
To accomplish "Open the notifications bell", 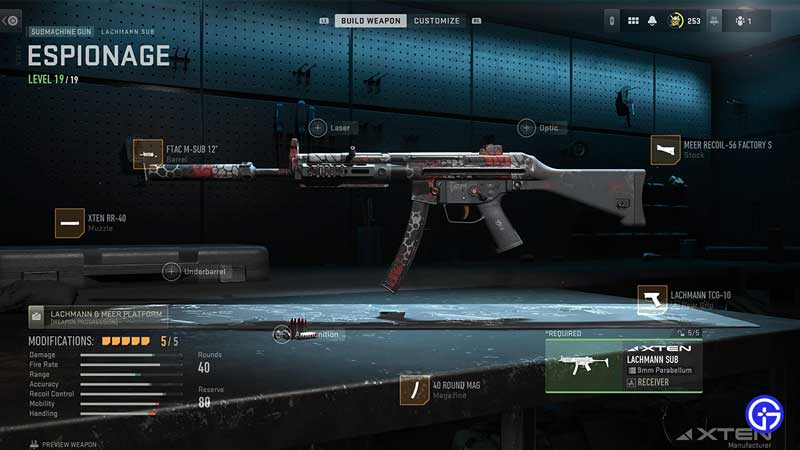I will (651, 20).
